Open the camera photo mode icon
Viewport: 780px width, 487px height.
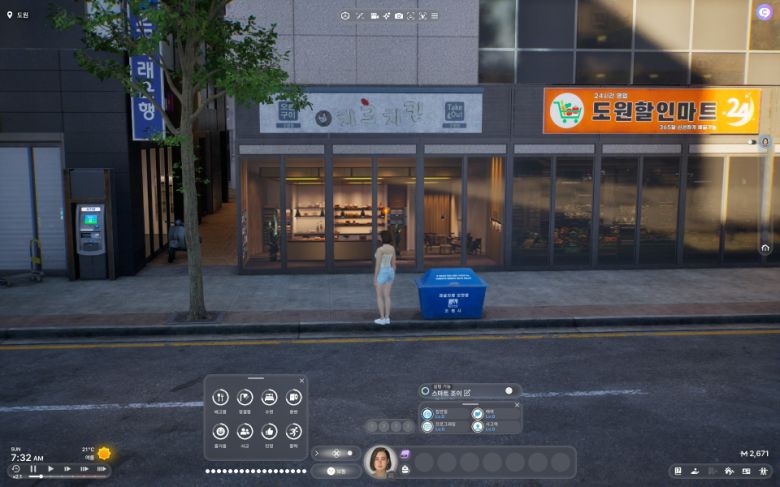(399, 16)
